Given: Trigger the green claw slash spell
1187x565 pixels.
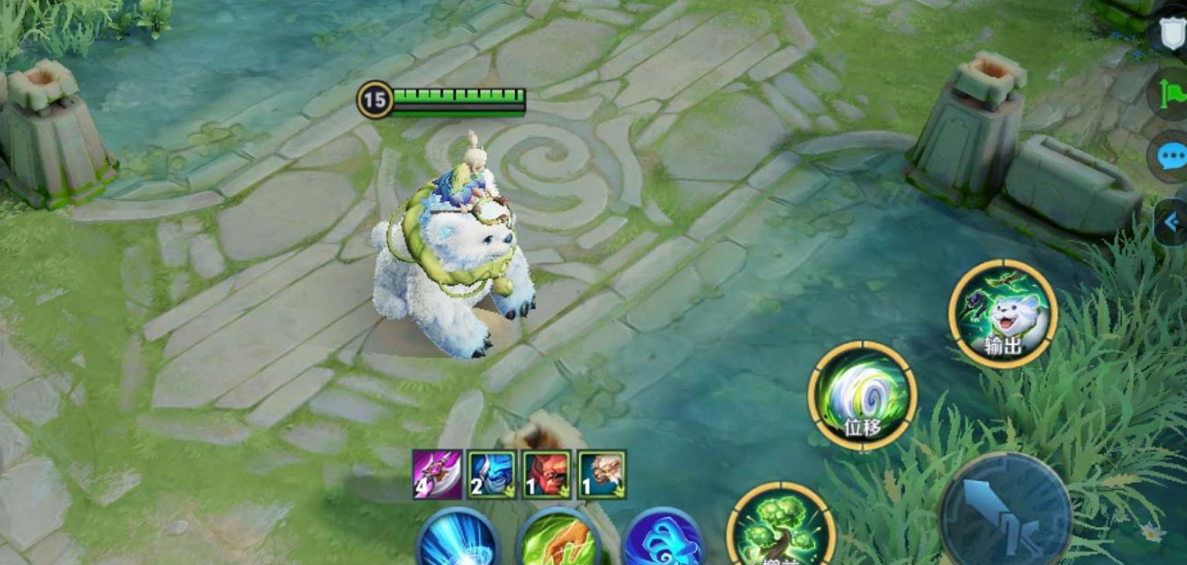Looking at the screenshot, I should tap(559, 542).
